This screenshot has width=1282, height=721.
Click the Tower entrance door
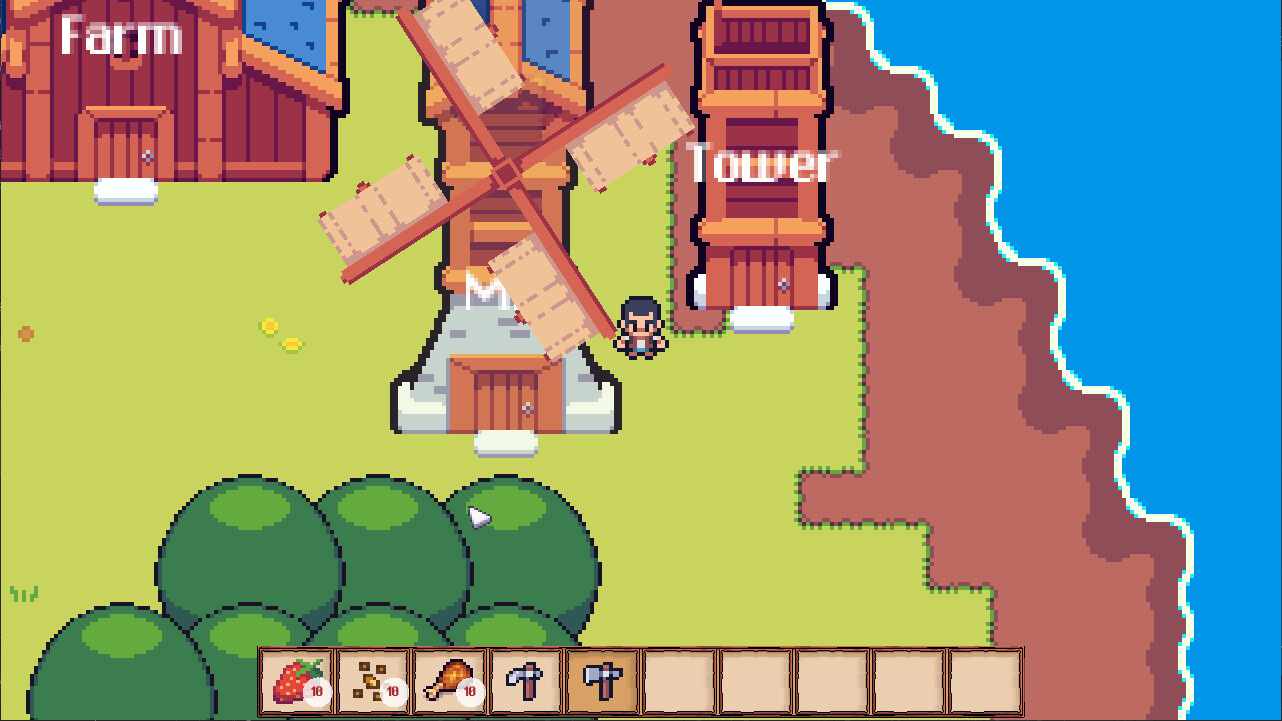763,278
